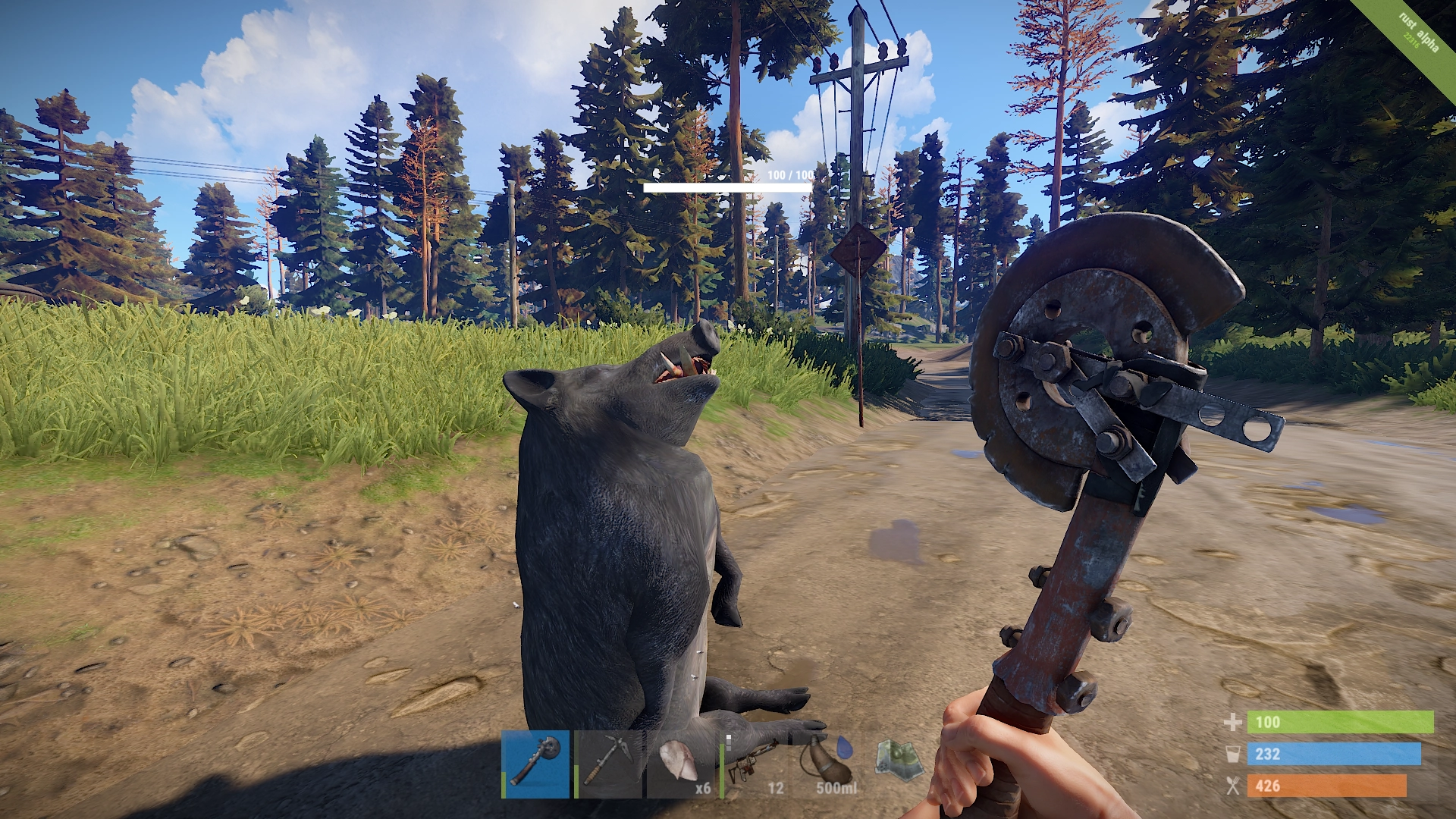Switch to the rifle with 12 rounds
Viewport: 1456px width, 819px height.
(754, 764)
